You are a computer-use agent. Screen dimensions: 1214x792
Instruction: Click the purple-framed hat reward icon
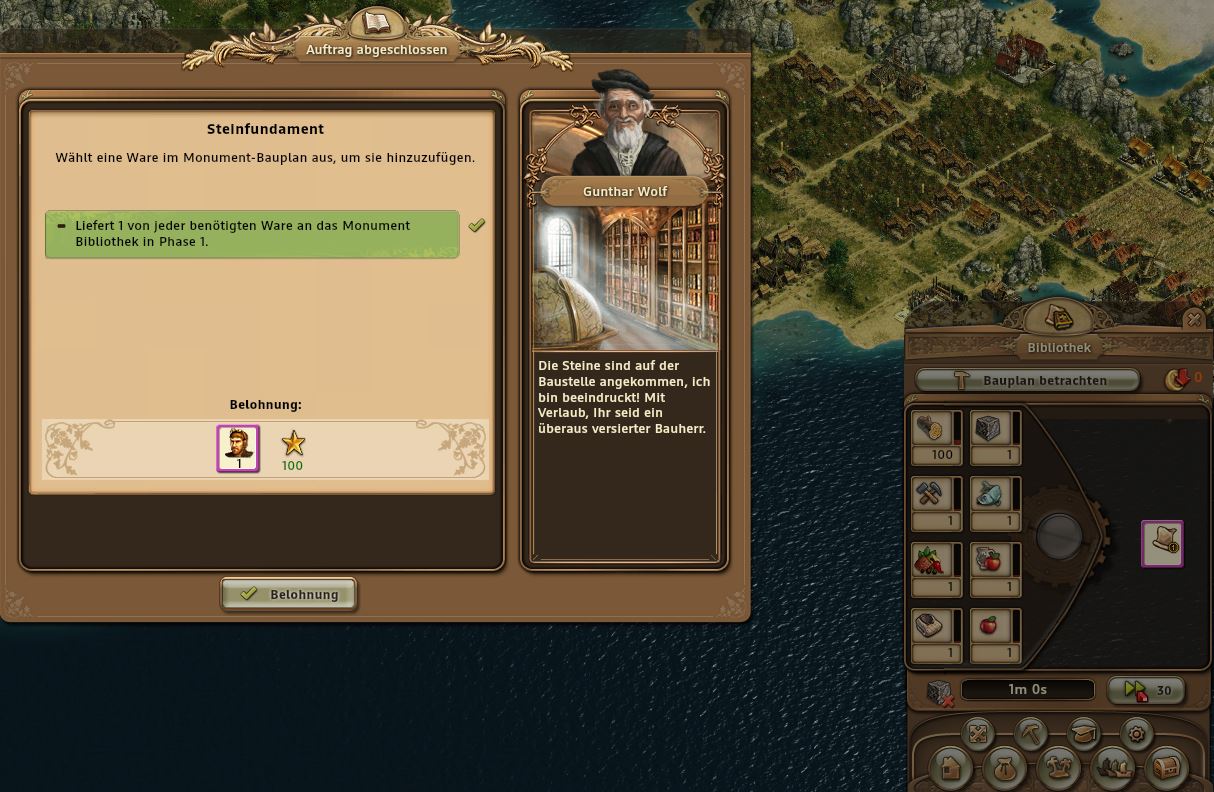[x=1162, y=543]
